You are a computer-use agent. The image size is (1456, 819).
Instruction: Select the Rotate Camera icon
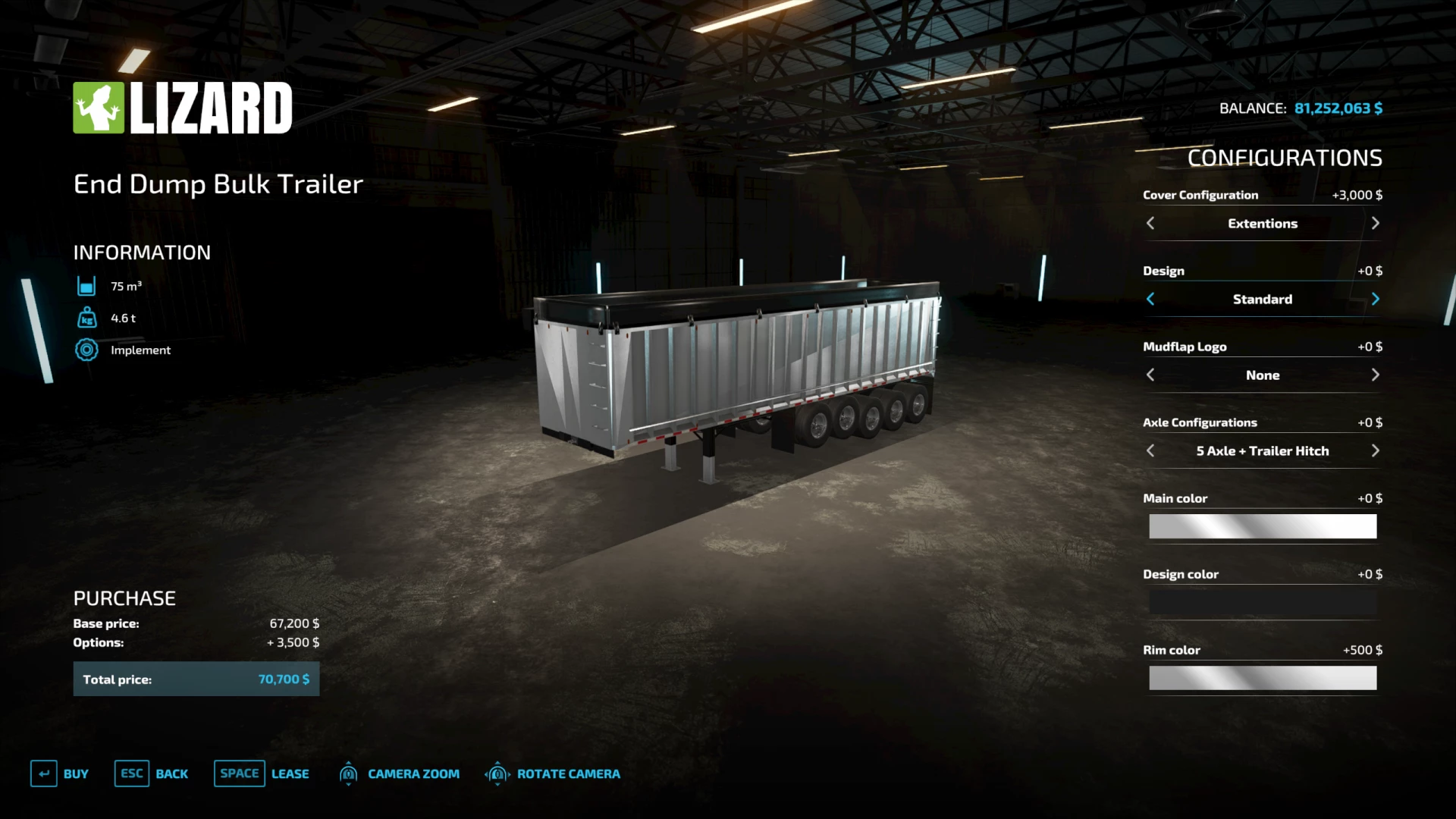[x=498, y=773]
